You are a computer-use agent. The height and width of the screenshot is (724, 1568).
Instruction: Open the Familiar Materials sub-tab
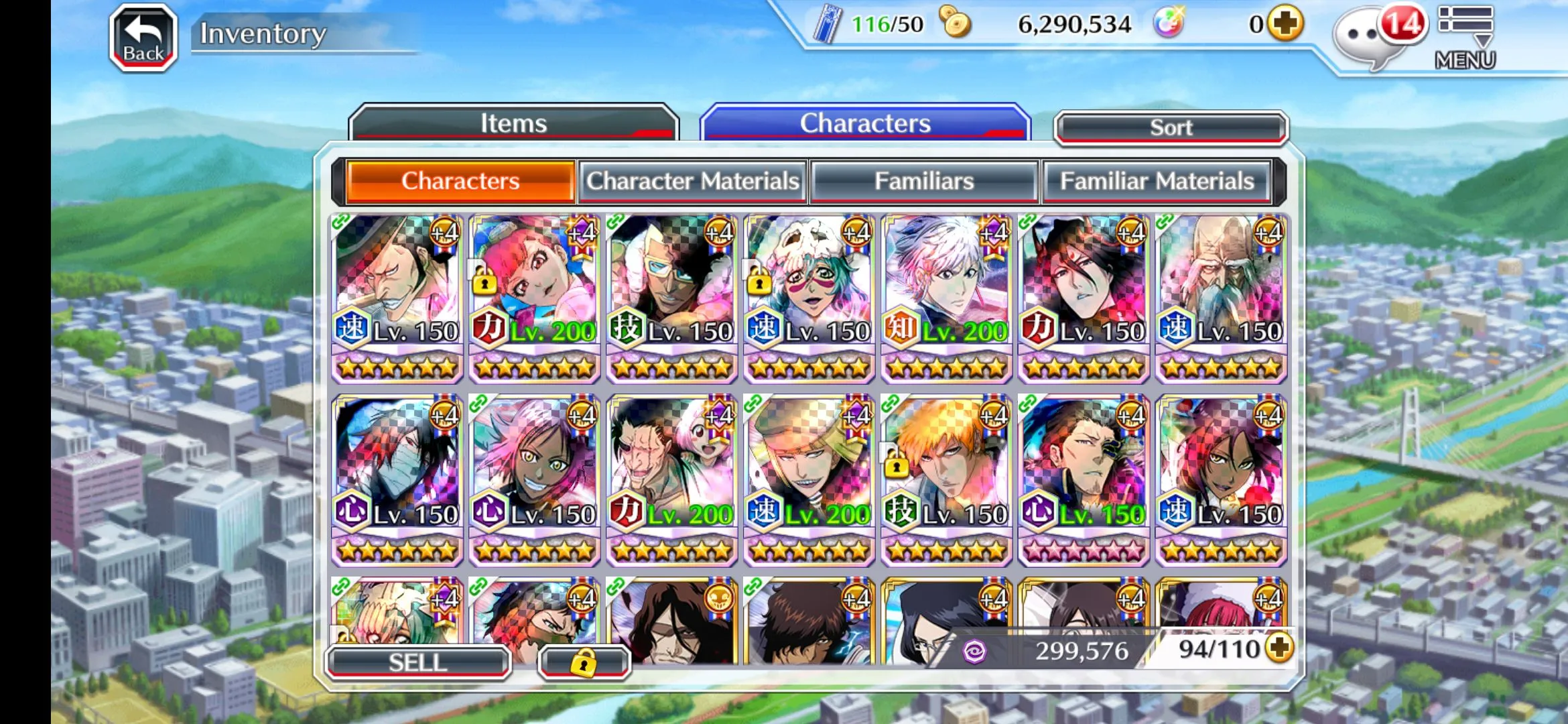point(1157,181)
